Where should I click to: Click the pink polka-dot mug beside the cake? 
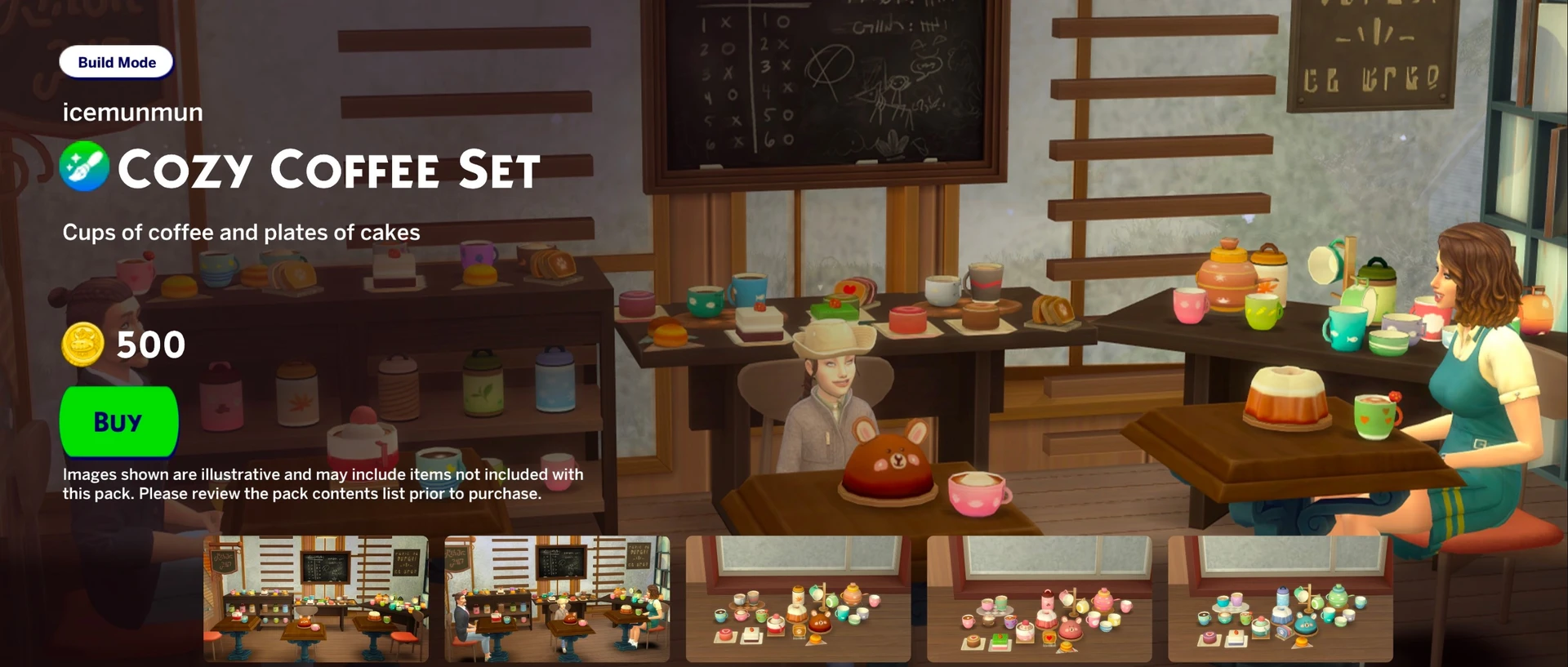[x=976, y=494]
